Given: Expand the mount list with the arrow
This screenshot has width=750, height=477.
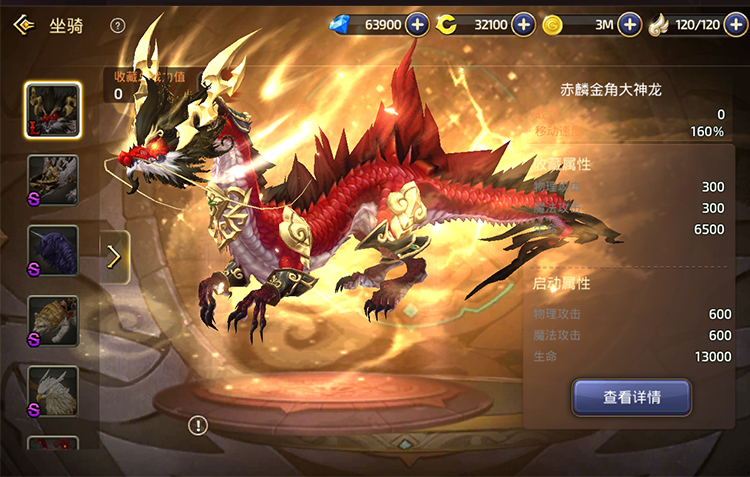Looking at the screenshot, I should pos(114,257).
